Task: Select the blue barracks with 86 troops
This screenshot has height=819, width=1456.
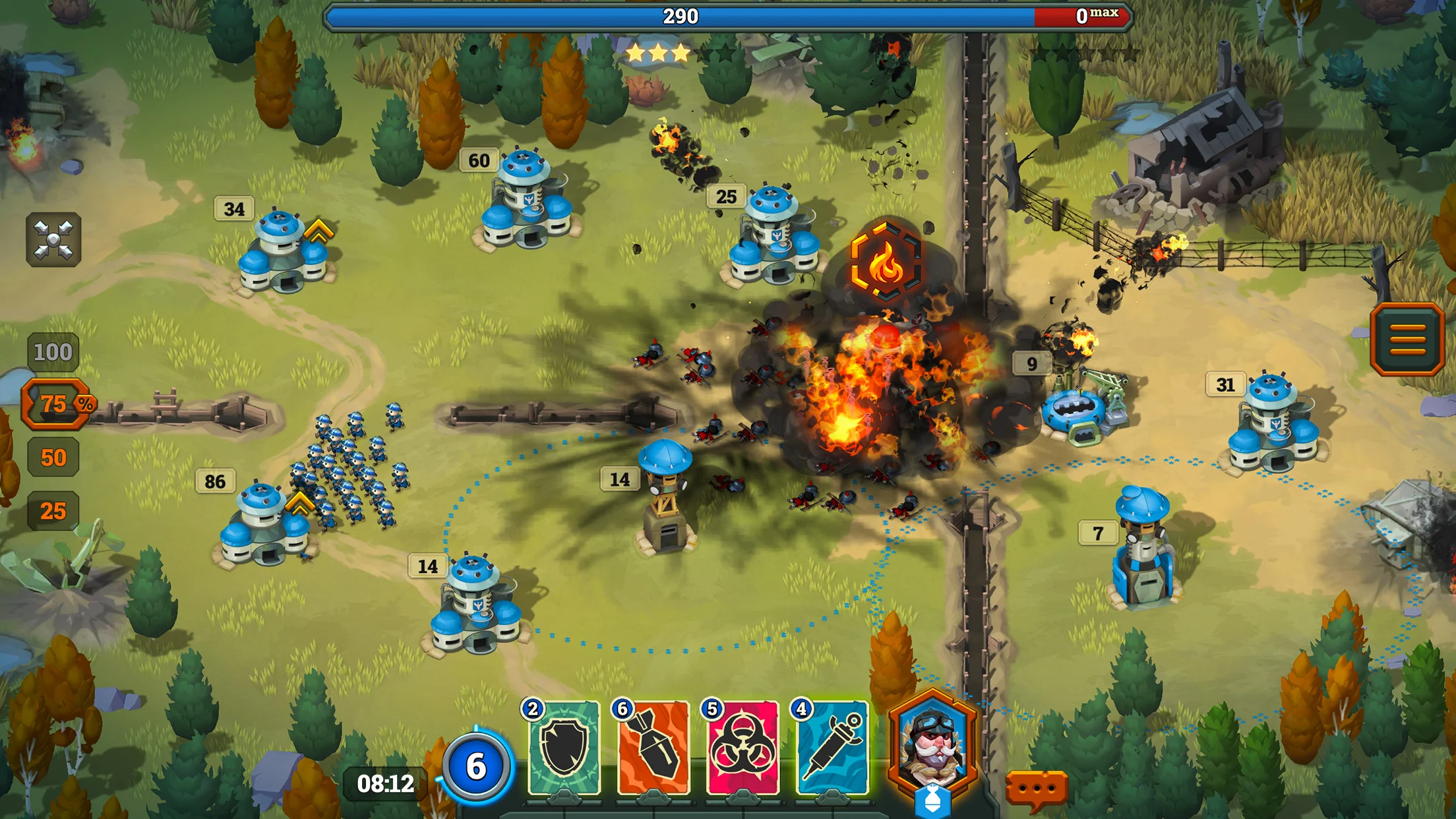Action: (264, 526)
